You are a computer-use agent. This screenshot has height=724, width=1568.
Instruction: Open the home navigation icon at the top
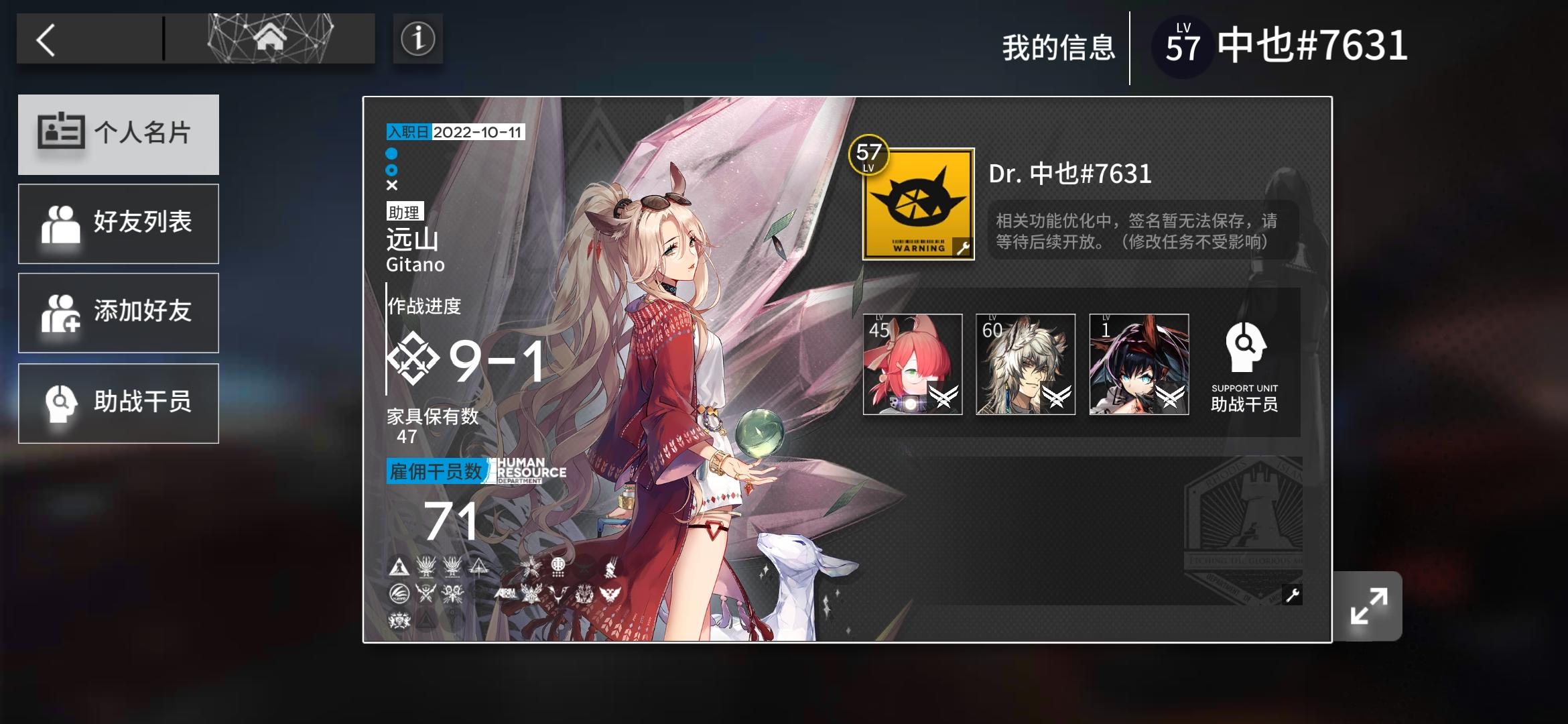(270, 38)
